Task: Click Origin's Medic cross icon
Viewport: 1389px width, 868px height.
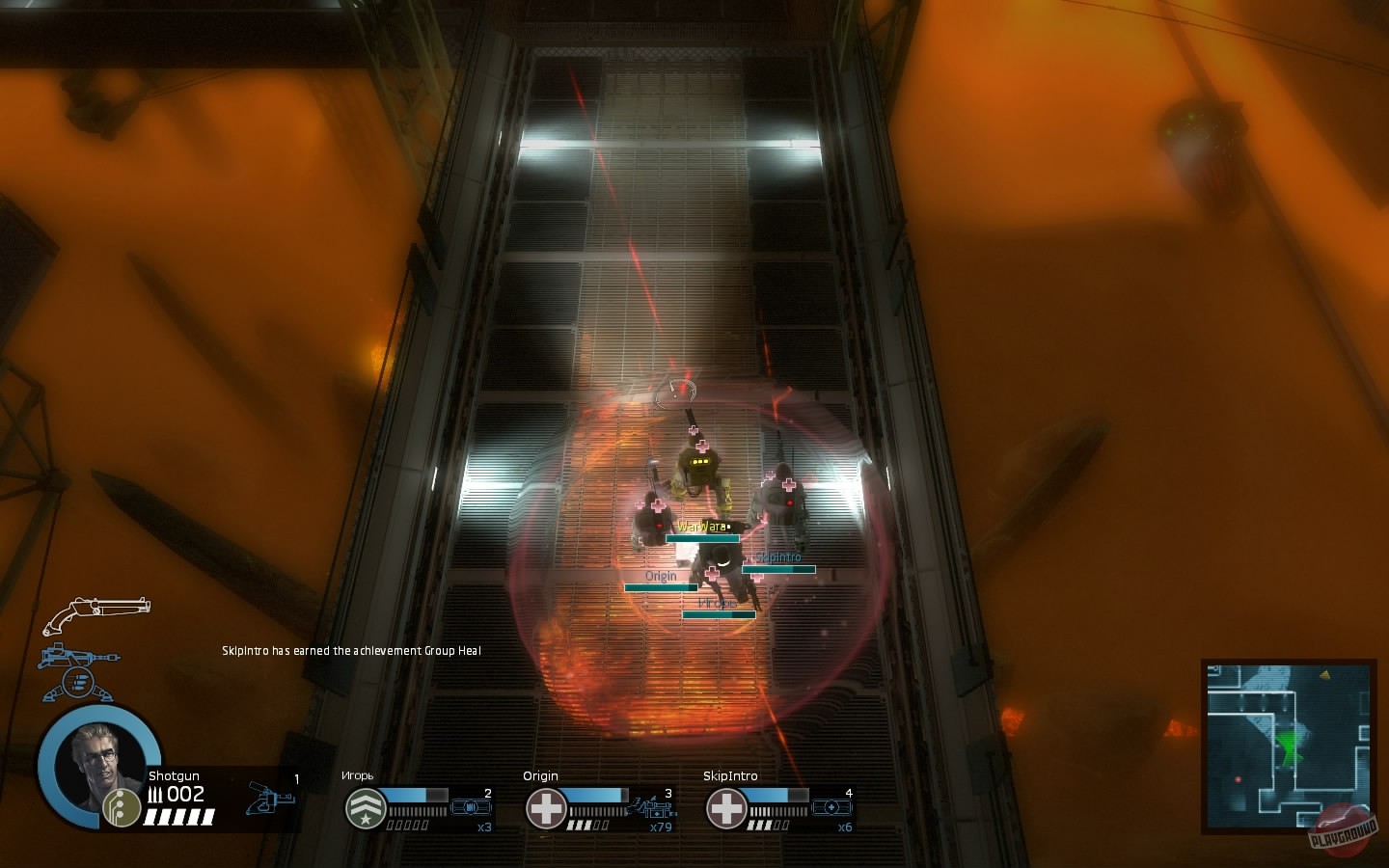Action: pos(546,807)
